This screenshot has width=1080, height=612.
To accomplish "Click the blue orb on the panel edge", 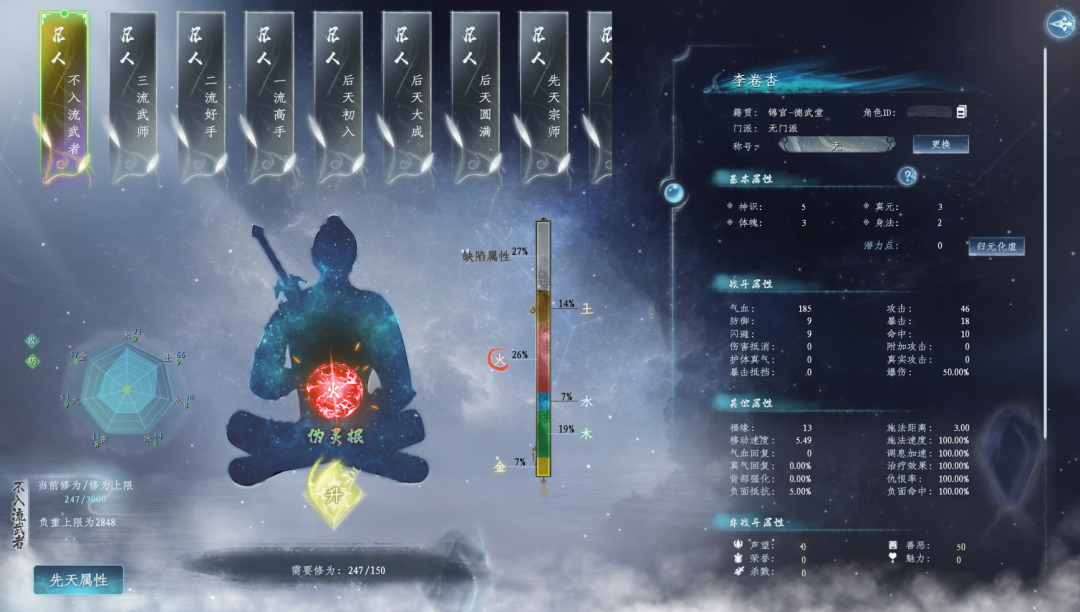I will tap(675, 192).
